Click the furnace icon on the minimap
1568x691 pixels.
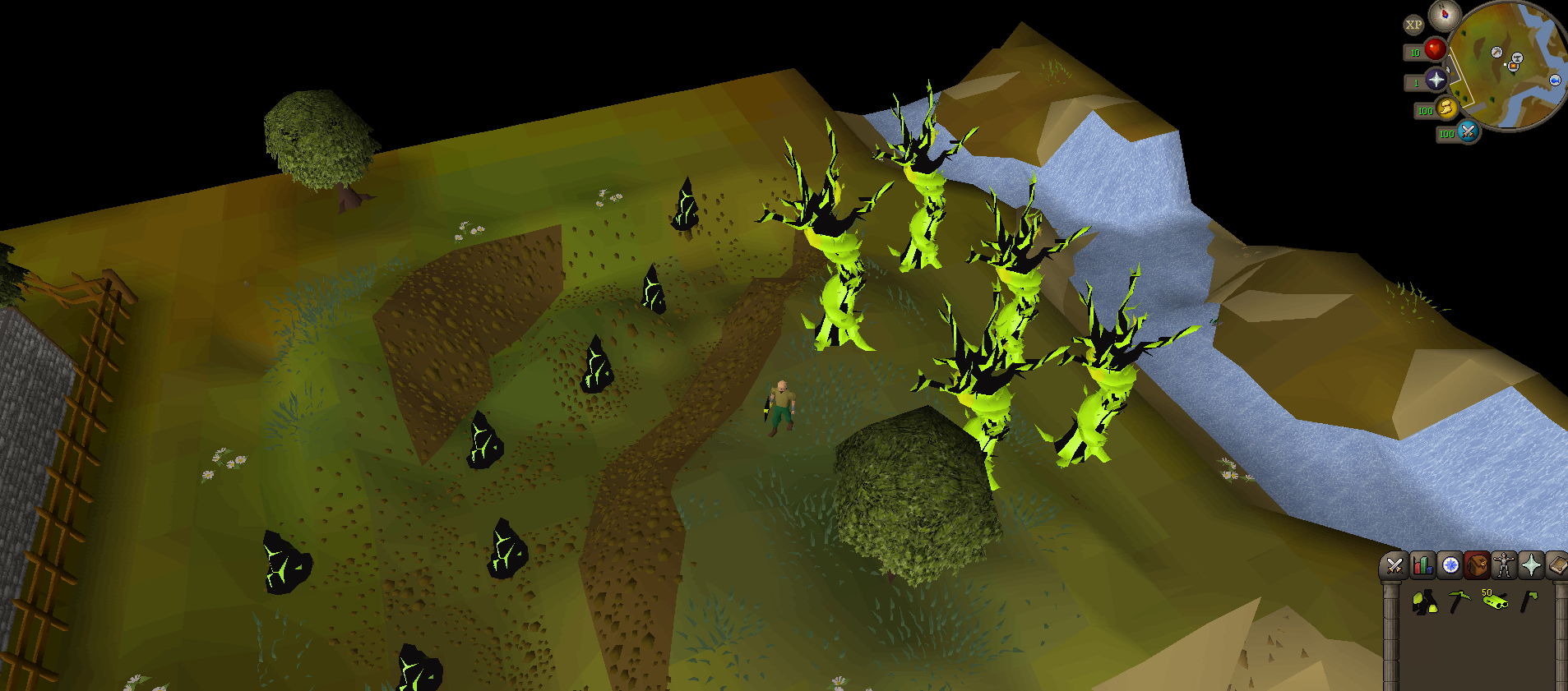point(1514,66)
